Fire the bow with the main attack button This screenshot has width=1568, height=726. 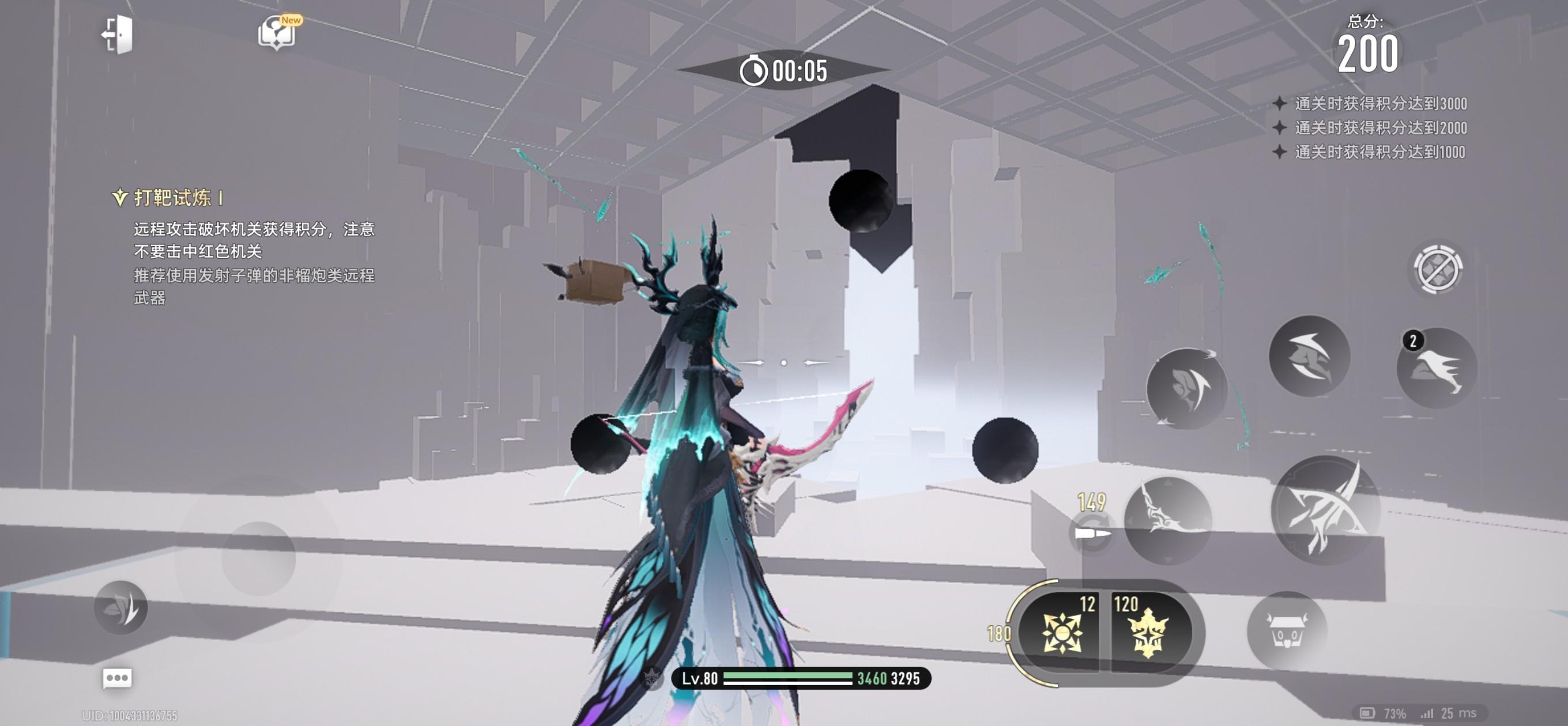(1325, 510)
